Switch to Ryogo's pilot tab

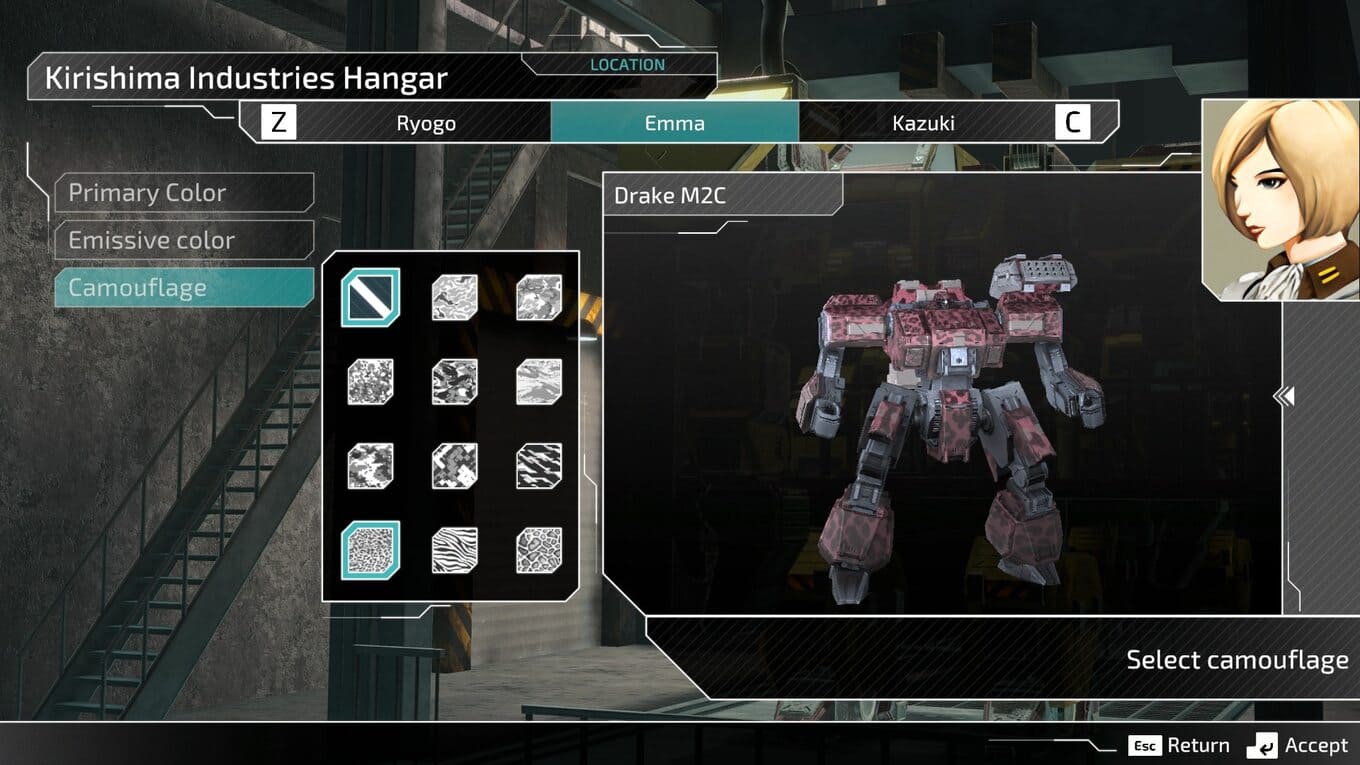click(x=426, y=123)
